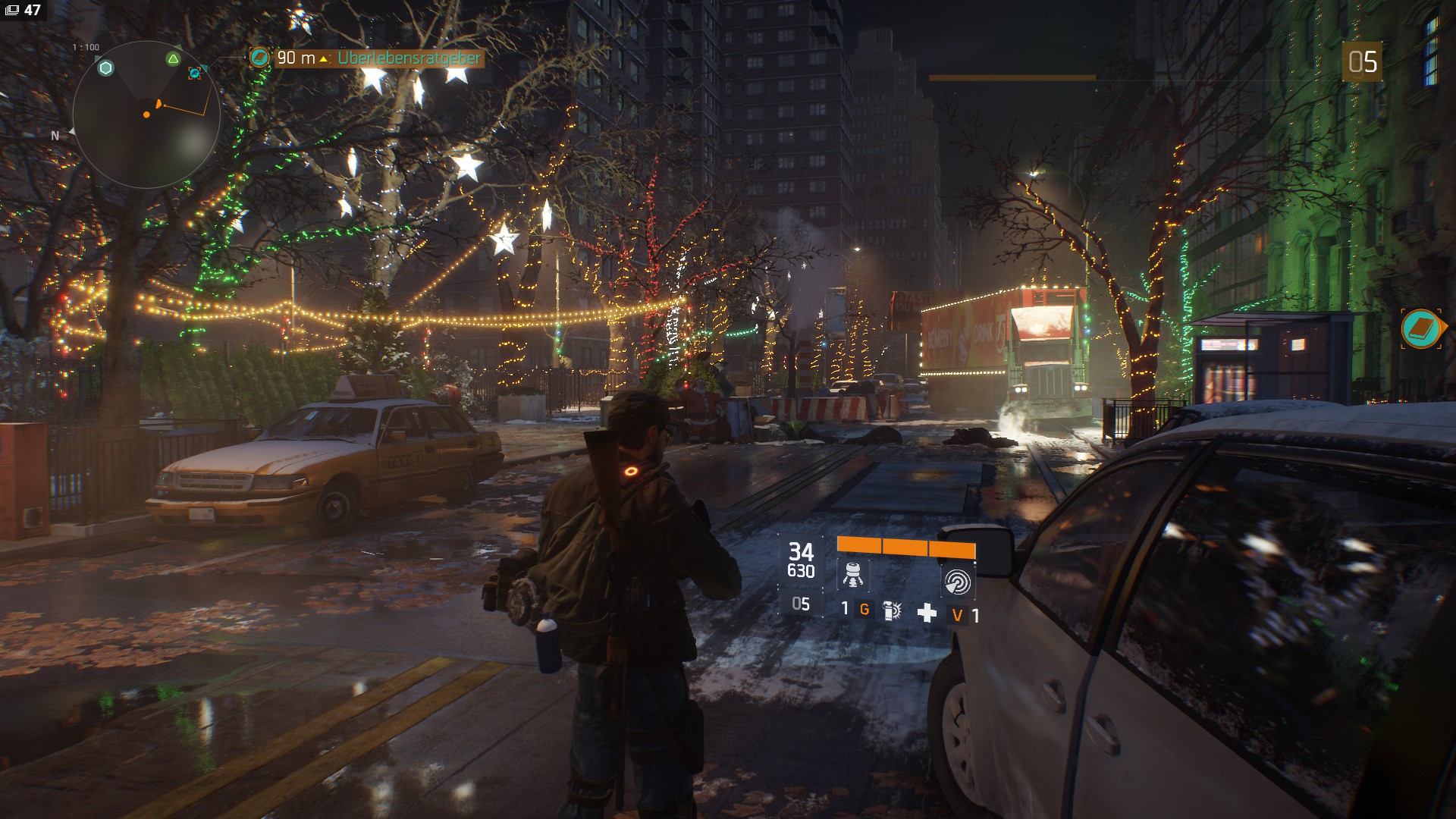Click the hexagon marker on the minimap
Screen dimensions: 1456x819
[106, 68]
